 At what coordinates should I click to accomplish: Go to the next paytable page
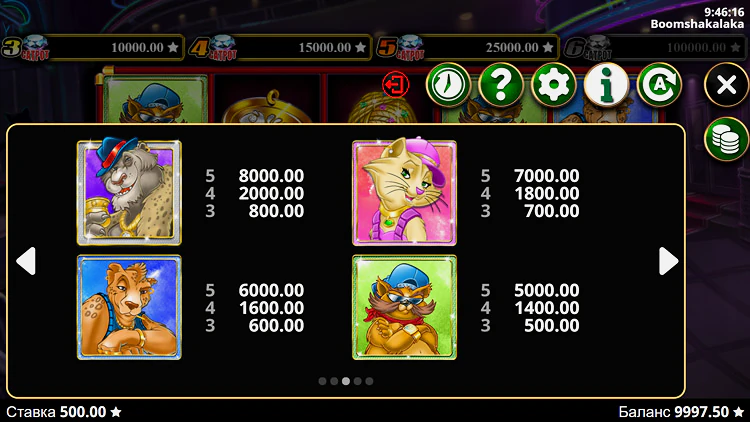[x=668, y=261]
